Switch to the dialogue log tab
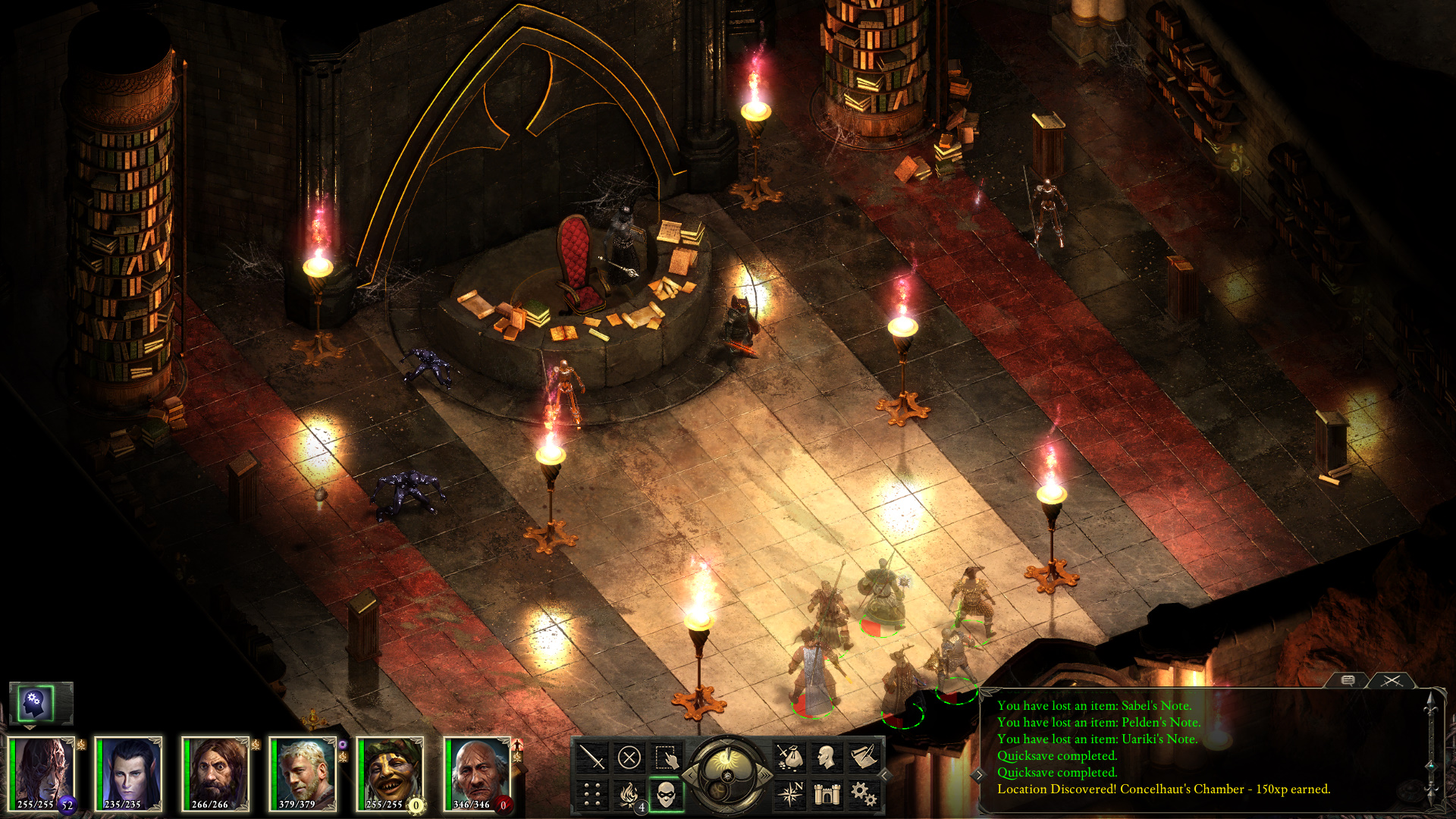The width and height of the screenshot is (1456, 819). [x=1348, y=679]
